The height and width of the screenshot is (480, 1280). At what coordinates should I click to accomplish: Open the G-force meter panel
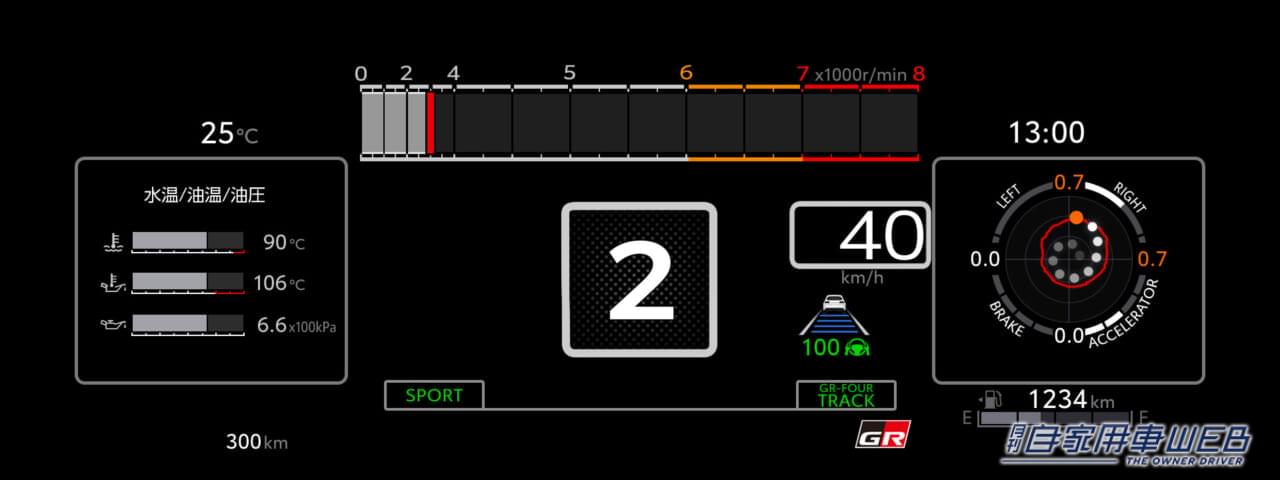[x=1068, y=270]
